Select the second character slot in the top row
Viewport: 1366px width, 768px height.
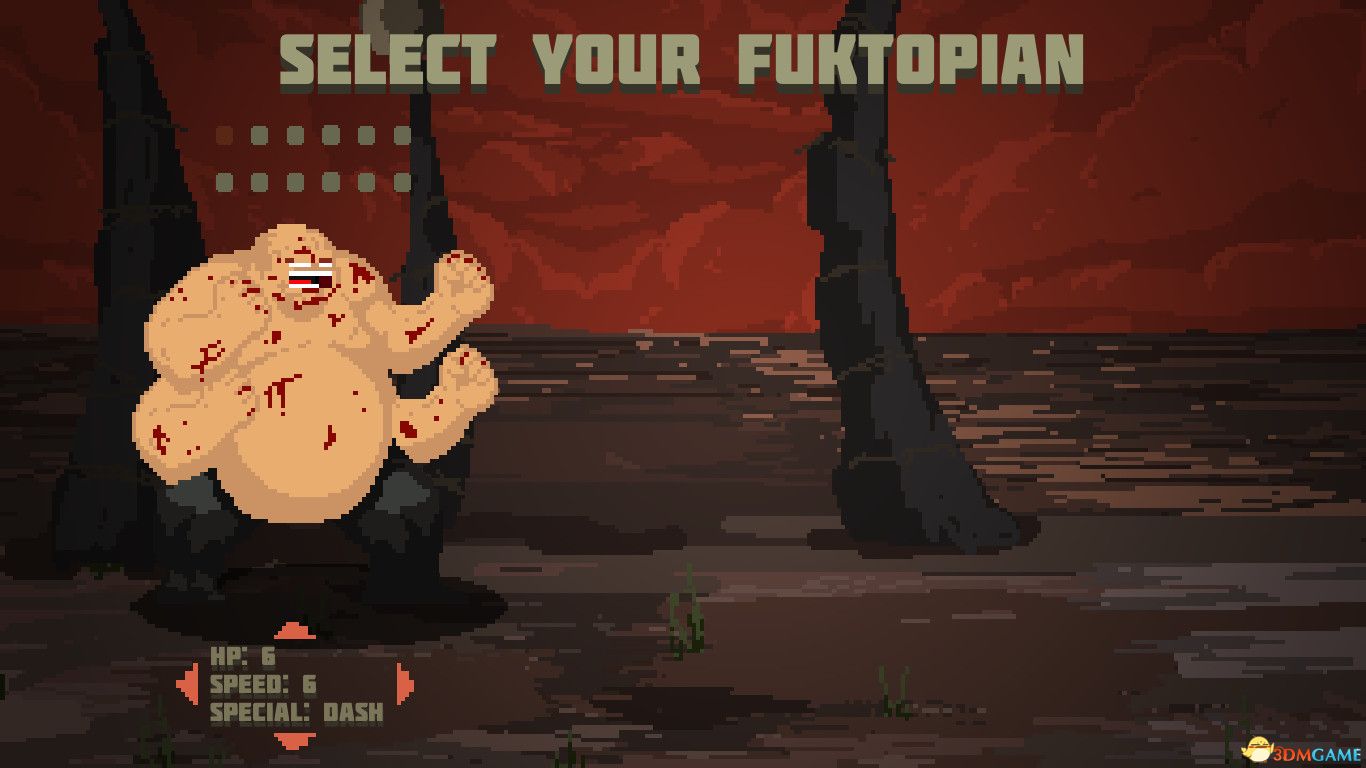coord(259,134)
